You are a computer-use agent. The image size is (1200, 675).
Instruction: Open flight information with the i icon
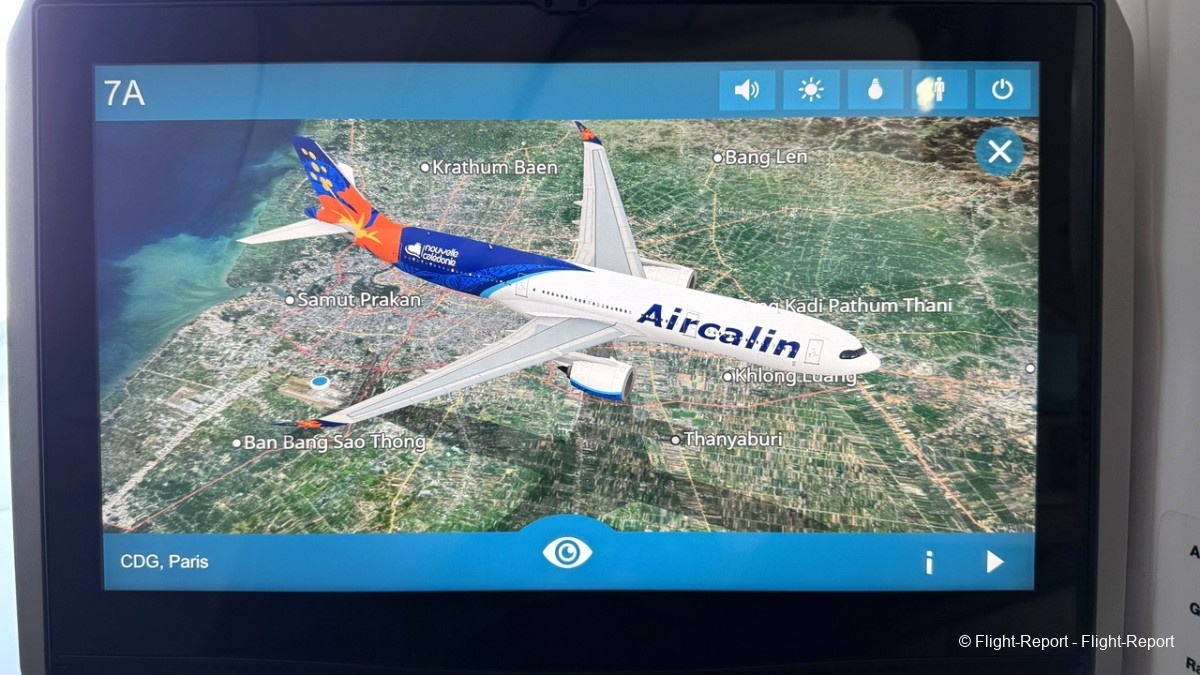(x=929, y=563)
